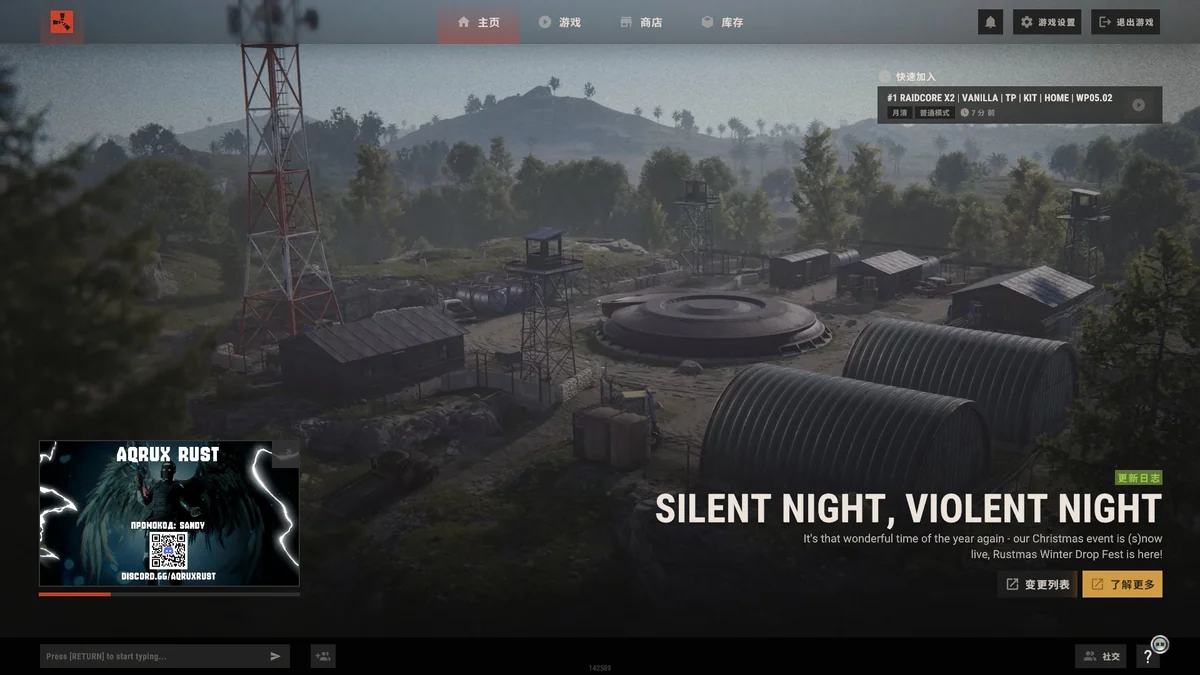Open help with the question mark button
1200x675 pixels.
coord(1148,657)
